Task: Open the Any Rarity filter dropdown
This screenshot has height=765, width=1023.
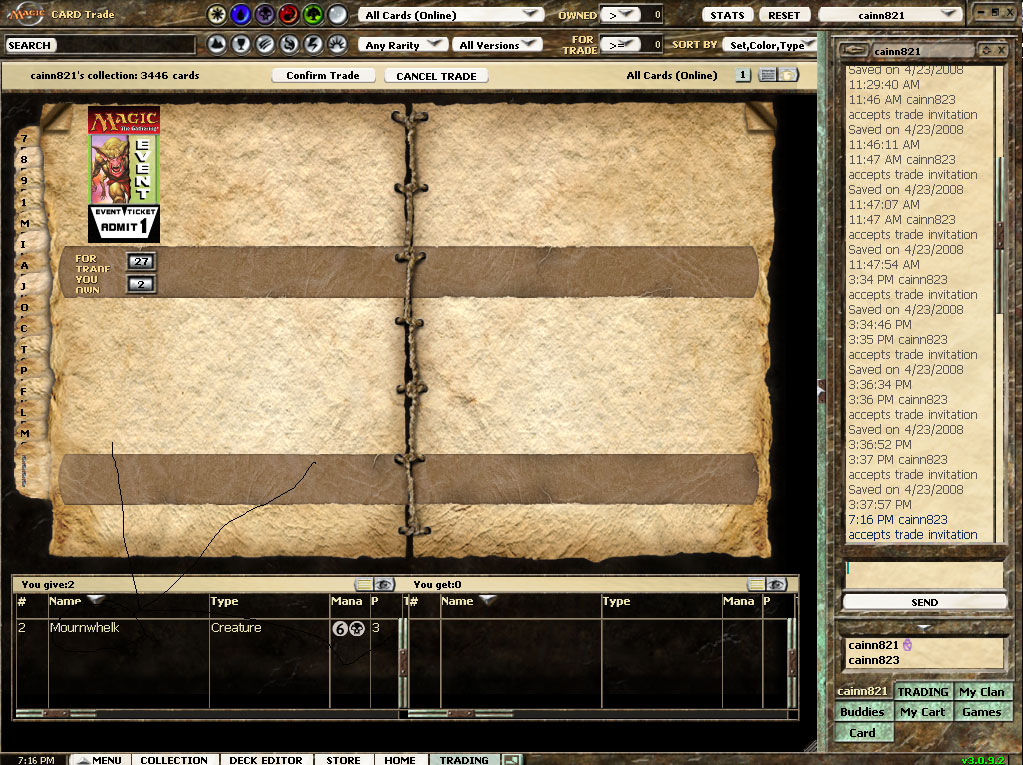Action: point(403,45)
